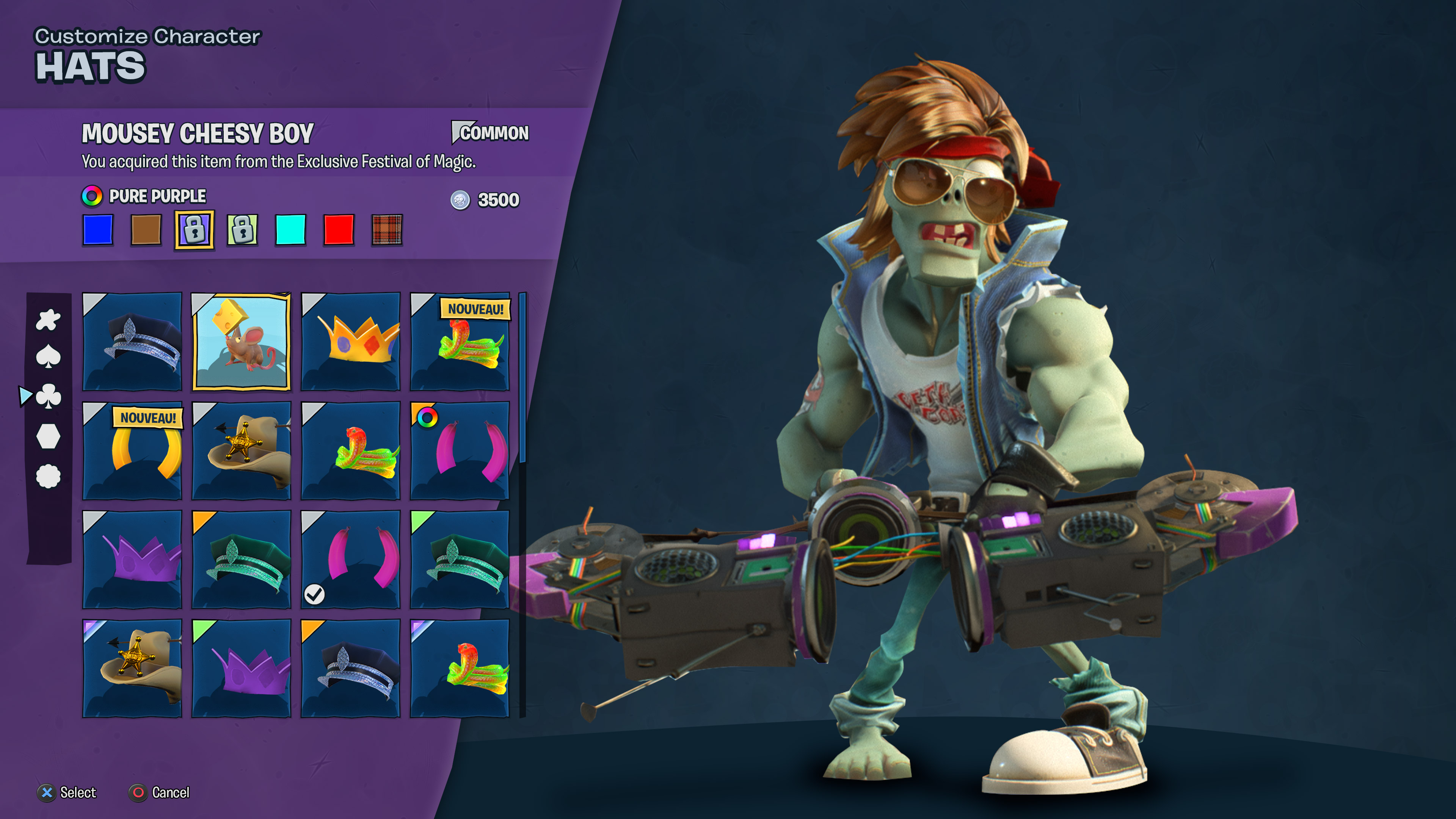This screenshot has width=1456, height=819.
Task: Switch to the hexagon category
Action: [x=48, y=436]
